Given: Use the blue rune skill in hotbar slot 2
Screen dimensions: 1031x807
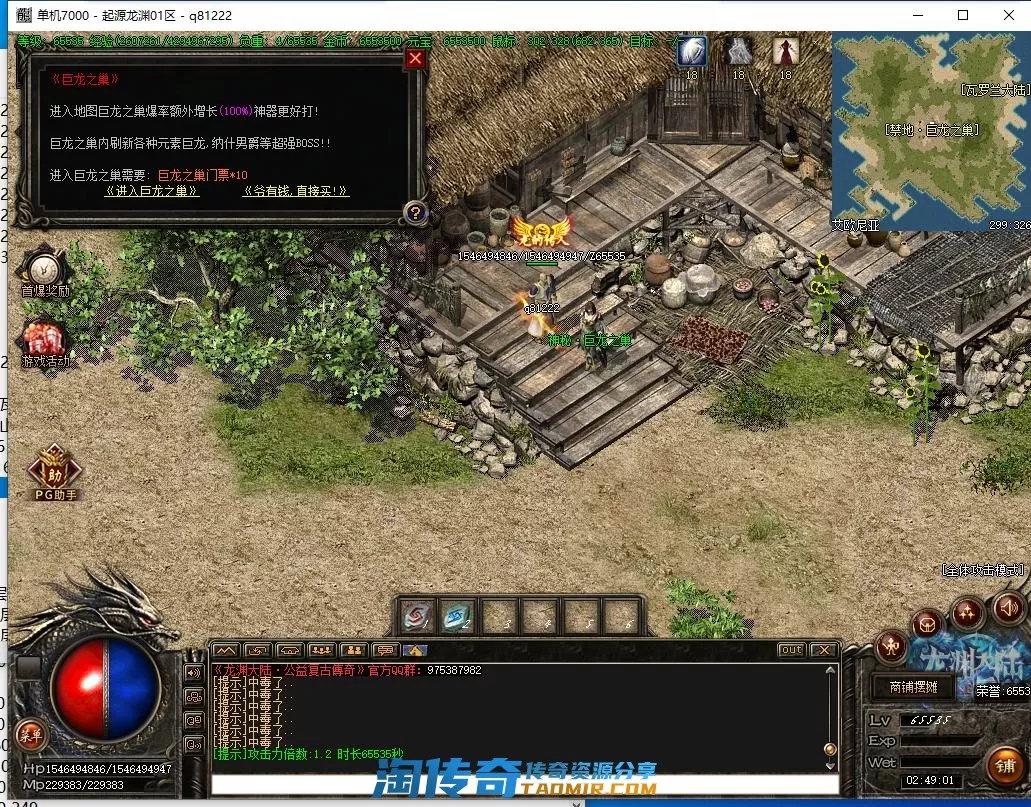Looking at the screenshot, I should (459, 616).
